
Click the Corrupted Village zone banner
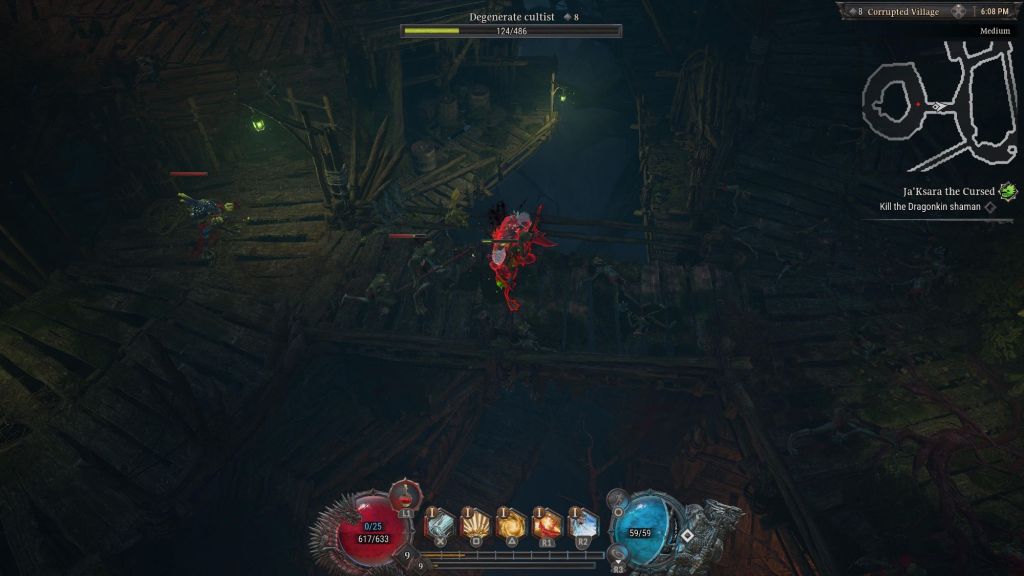(x=901, y=11)
